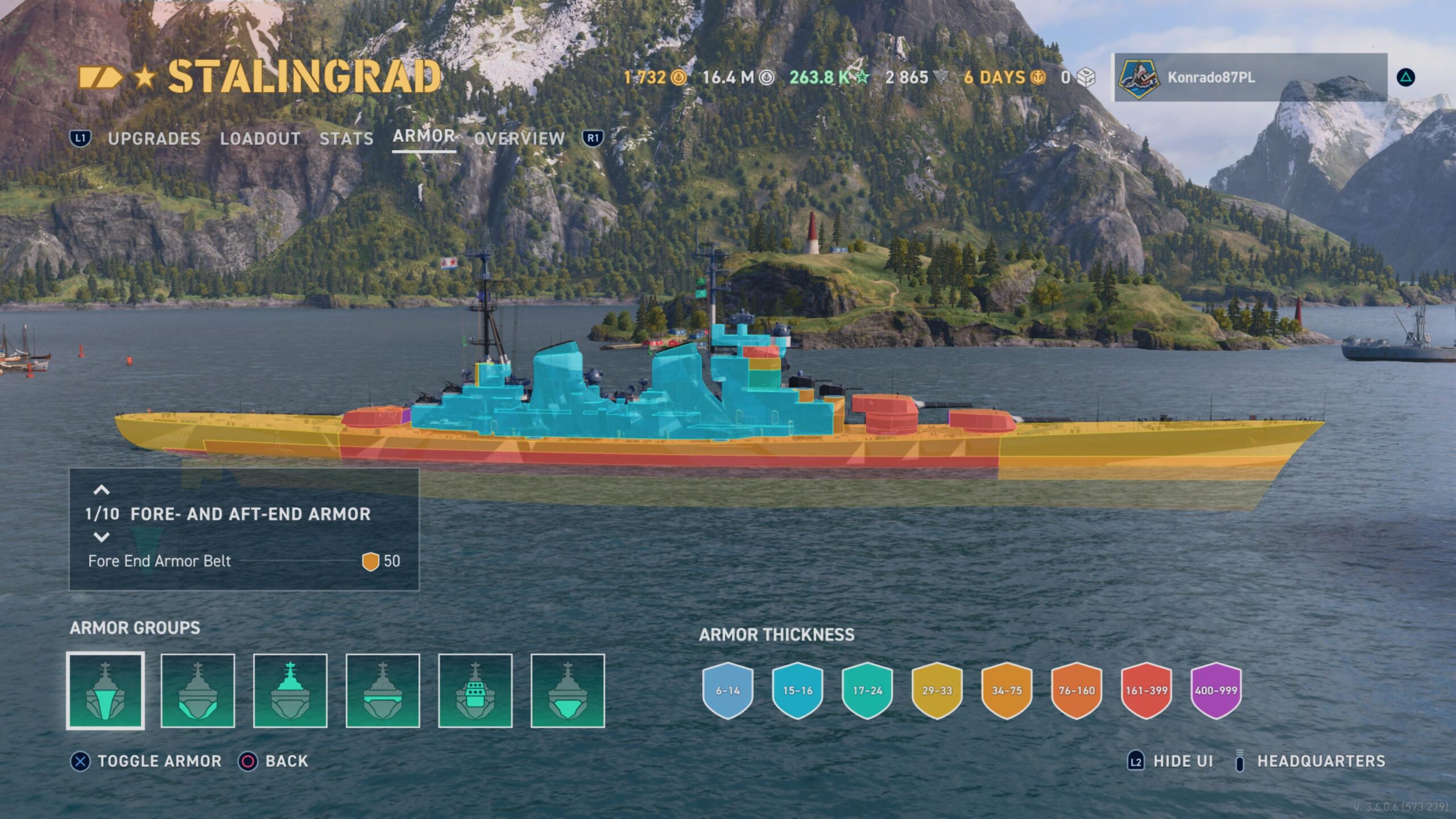The image size is (1456, 819).
Task: Choose the armor group with the dotted block icon
Action: point(475,690)
